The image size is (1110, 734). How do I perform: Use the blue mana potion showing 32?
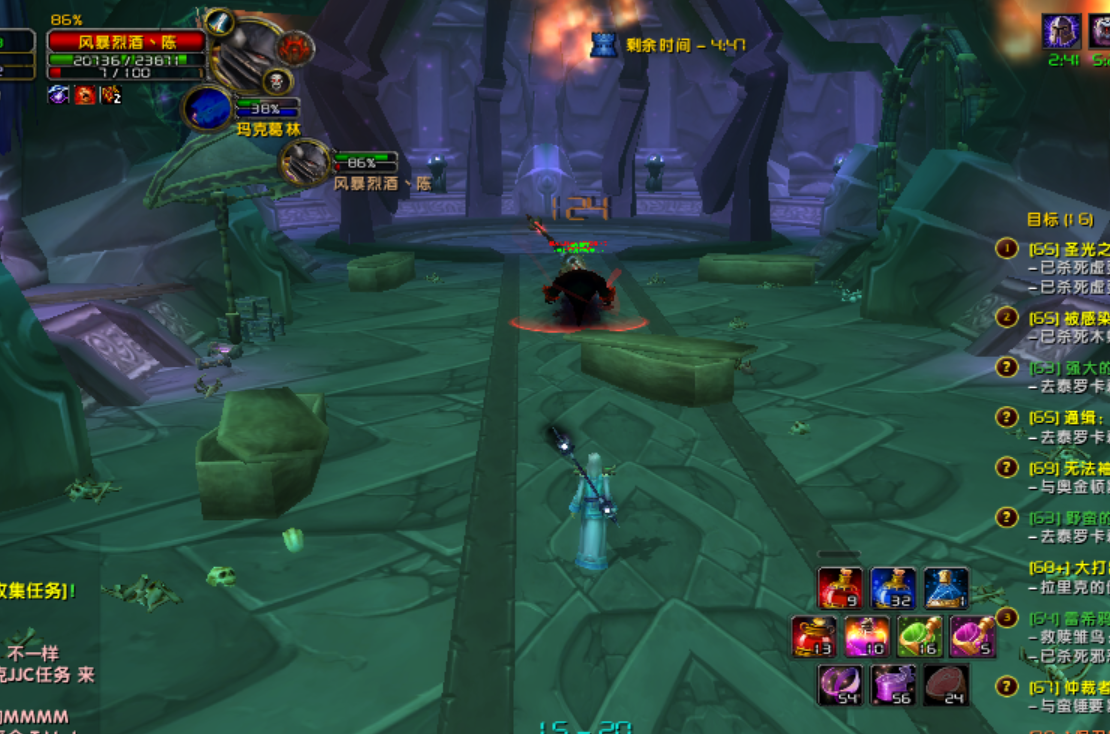point(892,588)
